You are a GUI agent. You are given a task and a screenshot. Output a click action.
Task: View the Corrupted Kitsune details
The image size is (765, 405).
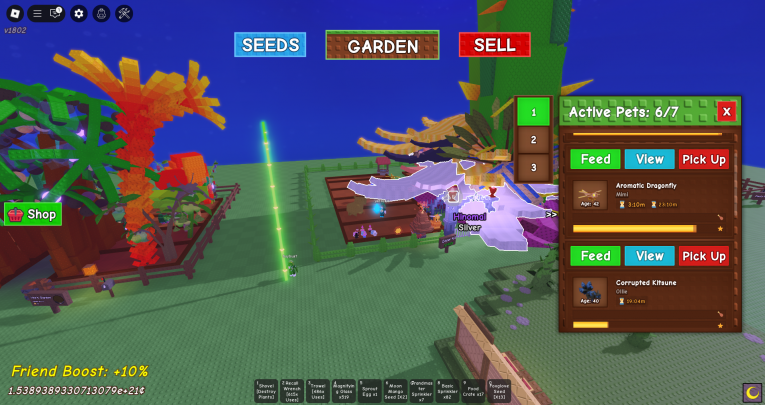650,256
